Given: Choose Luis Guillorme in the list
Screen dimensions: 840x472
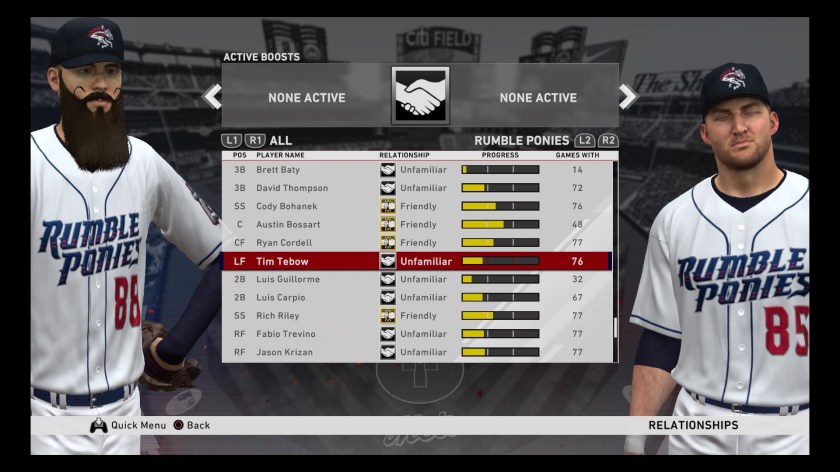Looking at the screenshot, I should (416, 279).
